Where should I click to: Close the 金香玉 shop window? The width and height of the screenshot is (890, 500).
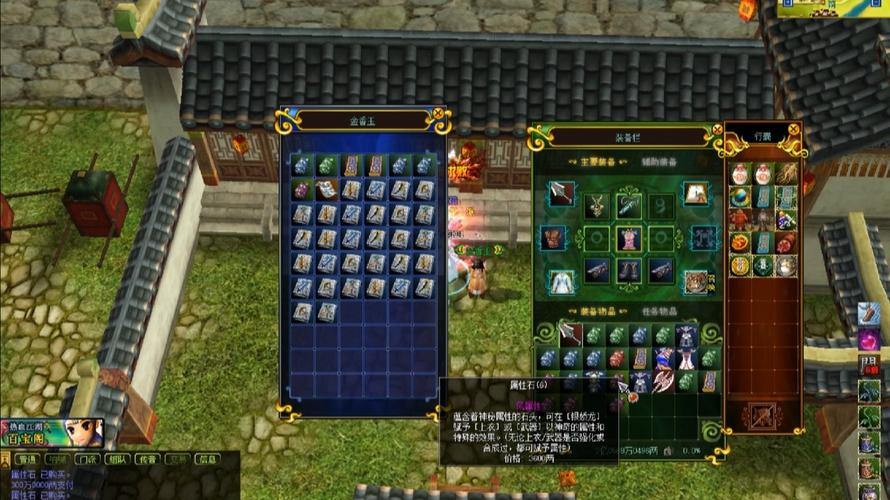[x=436, y=115]
